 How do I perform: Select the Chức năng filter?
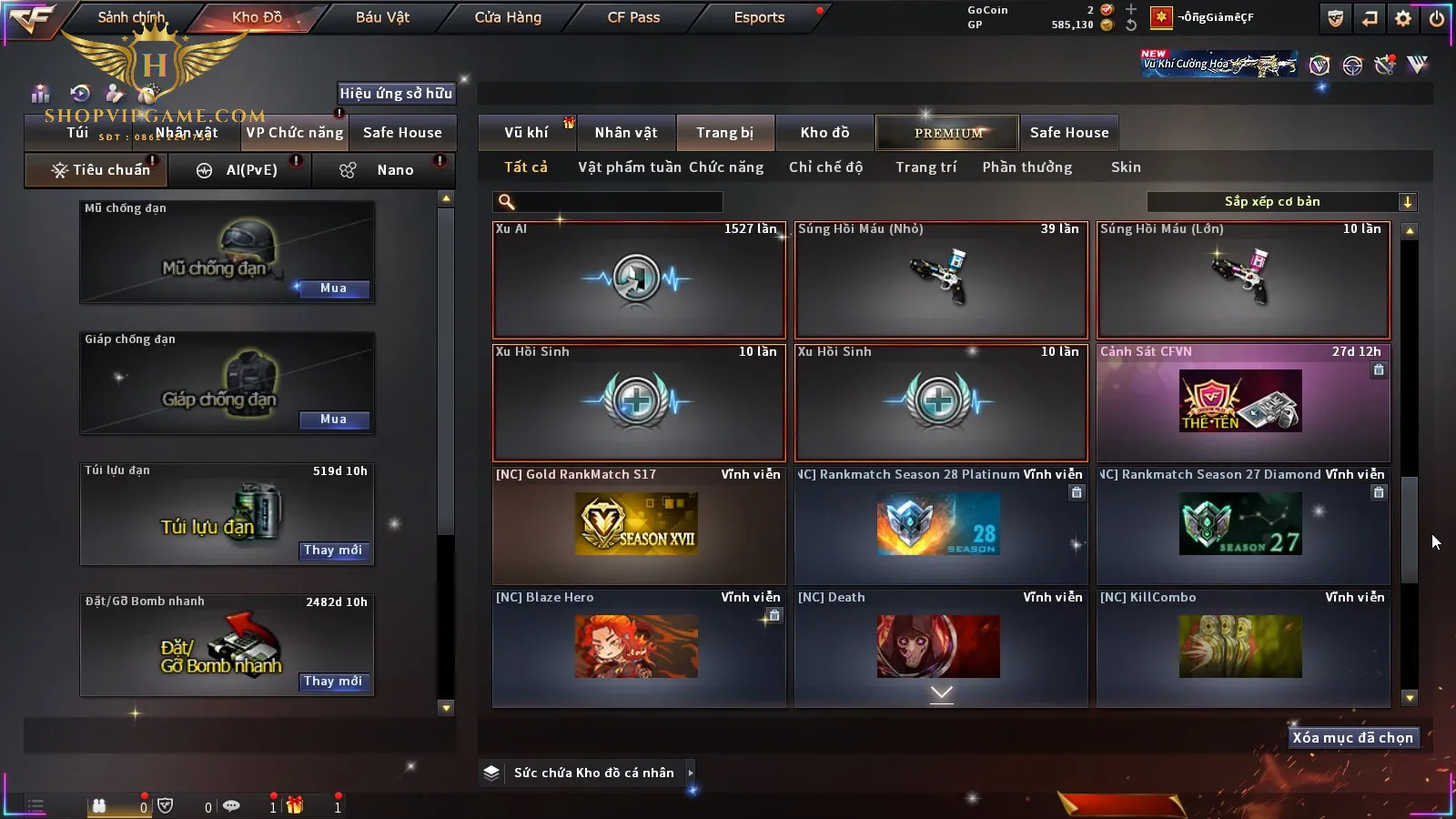pos(726,167)
